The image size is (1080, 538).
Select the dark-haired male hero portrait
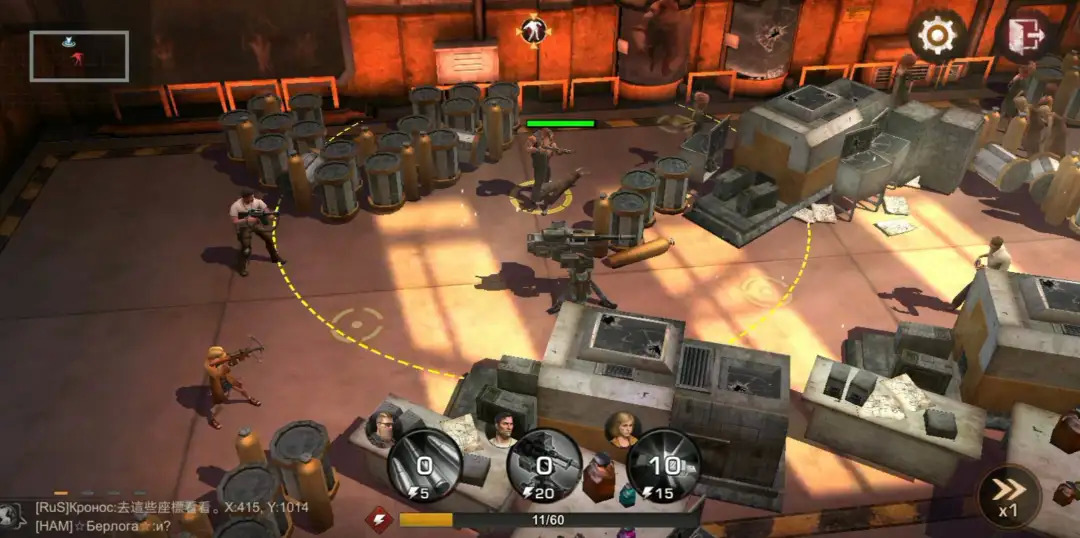(x=503, y=429)
